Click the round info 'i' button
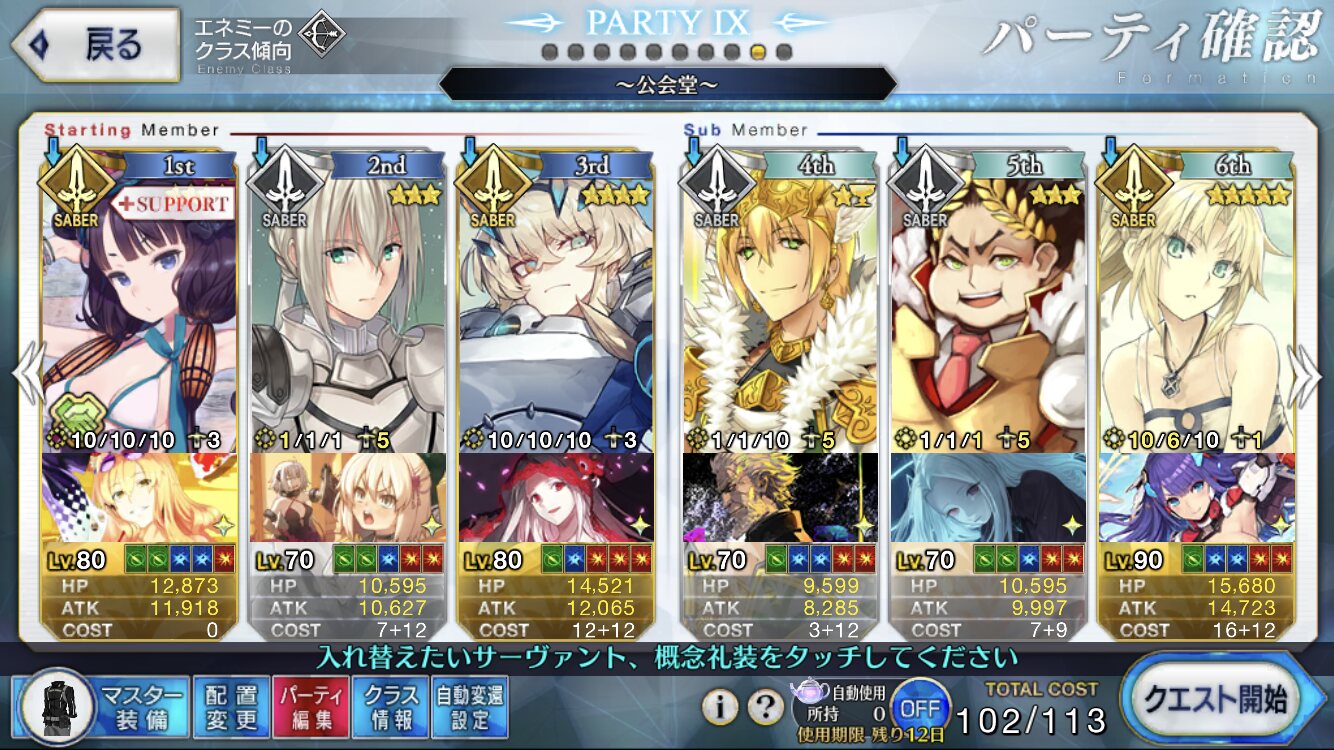Viewport: 1334px width, 750px height. pyautogui.click(x=720, y=707)
